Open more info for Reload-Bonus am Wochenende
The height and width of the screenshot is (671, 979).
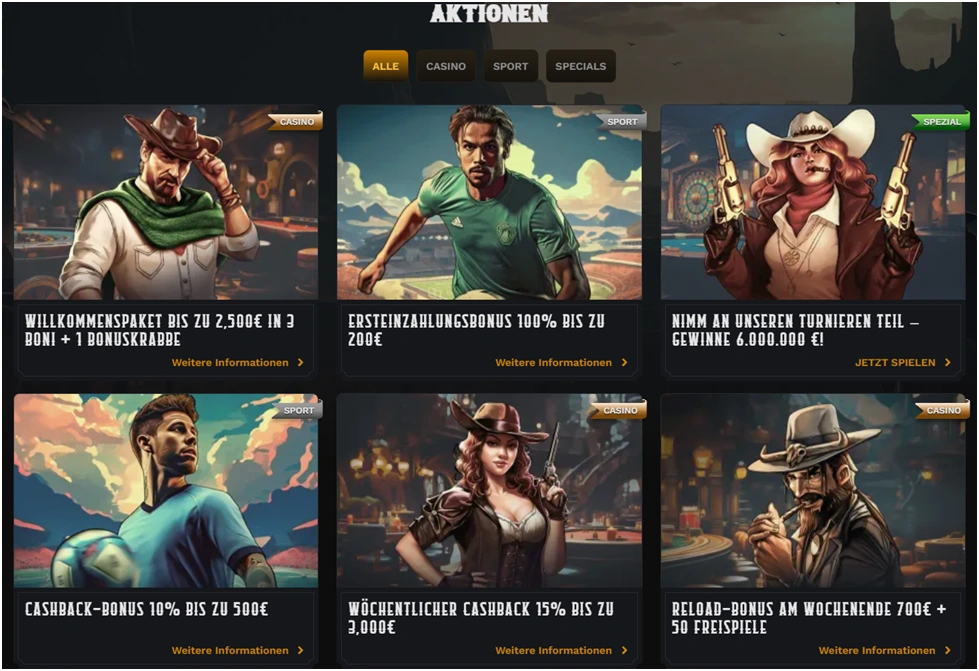click(885, 651)
